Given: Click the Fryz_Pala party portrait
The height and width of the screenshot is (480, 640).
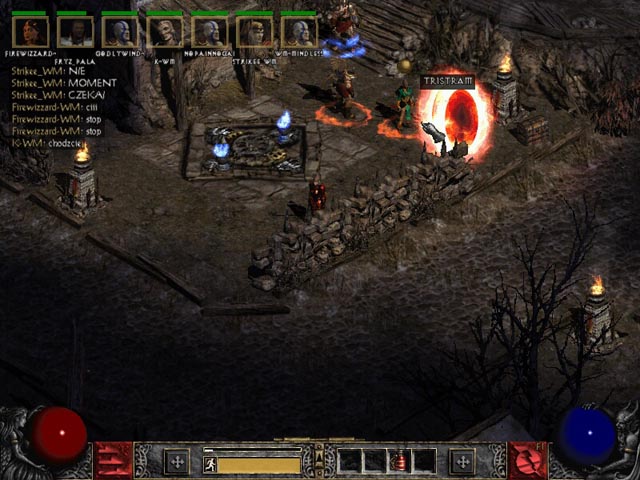Looking at the screenshot, I should pyautogui.click(x=75, y=31).
